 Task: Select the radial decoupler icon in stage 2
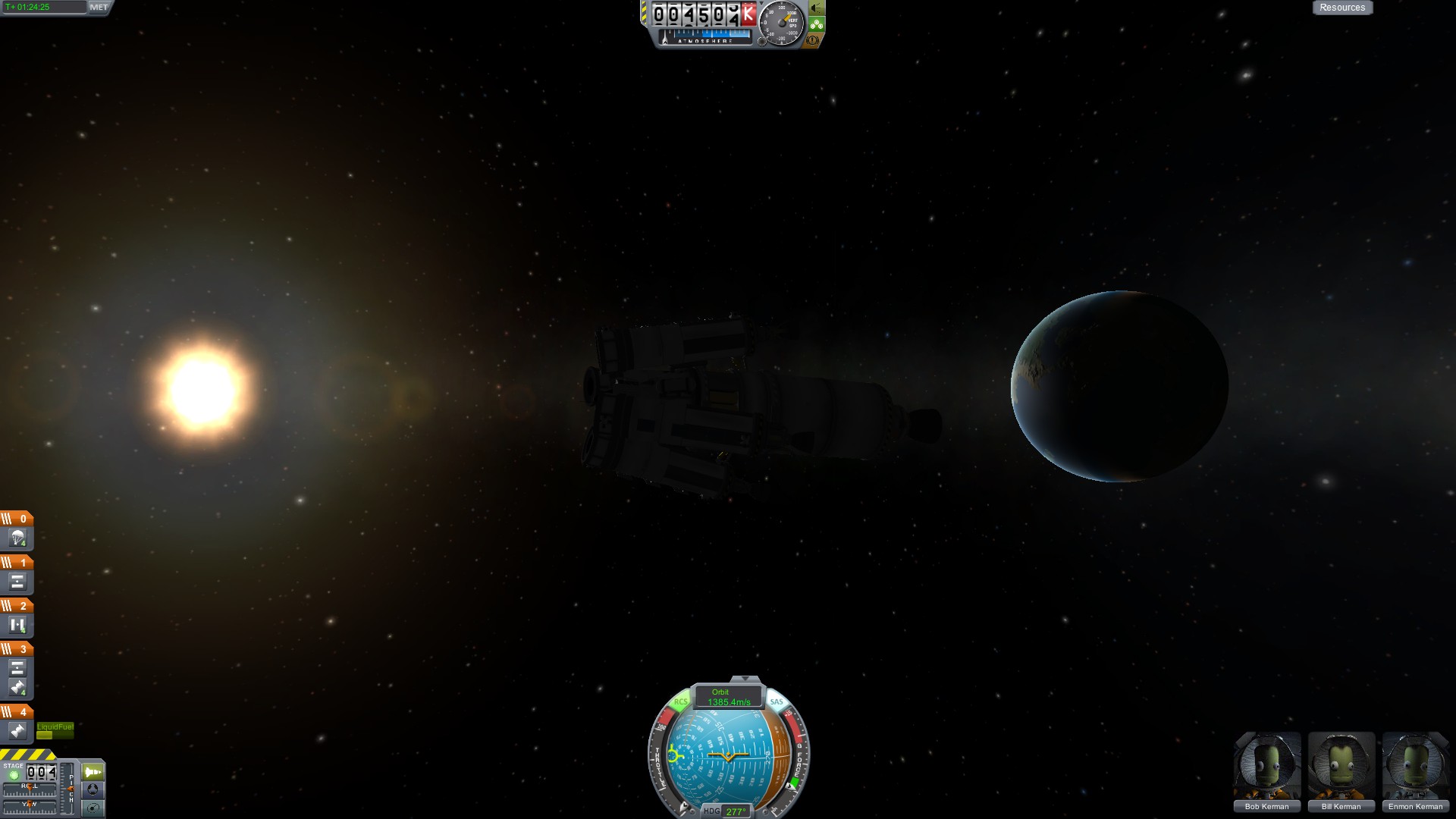(x=17, y=626)
